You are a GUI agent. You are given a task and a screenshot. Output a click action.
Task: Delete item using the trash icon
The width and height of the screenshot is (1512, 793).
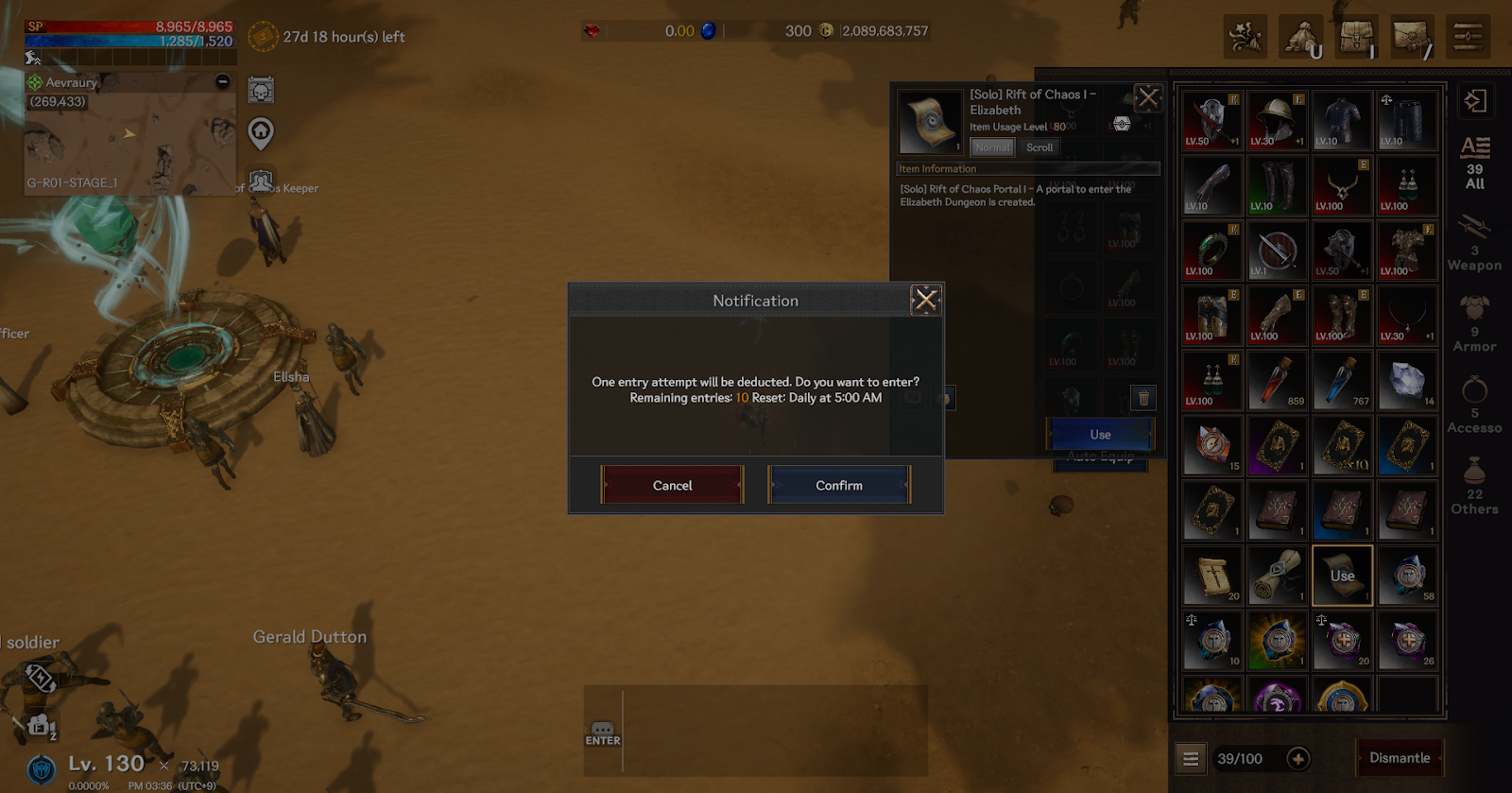click(x=1143, y=398)
